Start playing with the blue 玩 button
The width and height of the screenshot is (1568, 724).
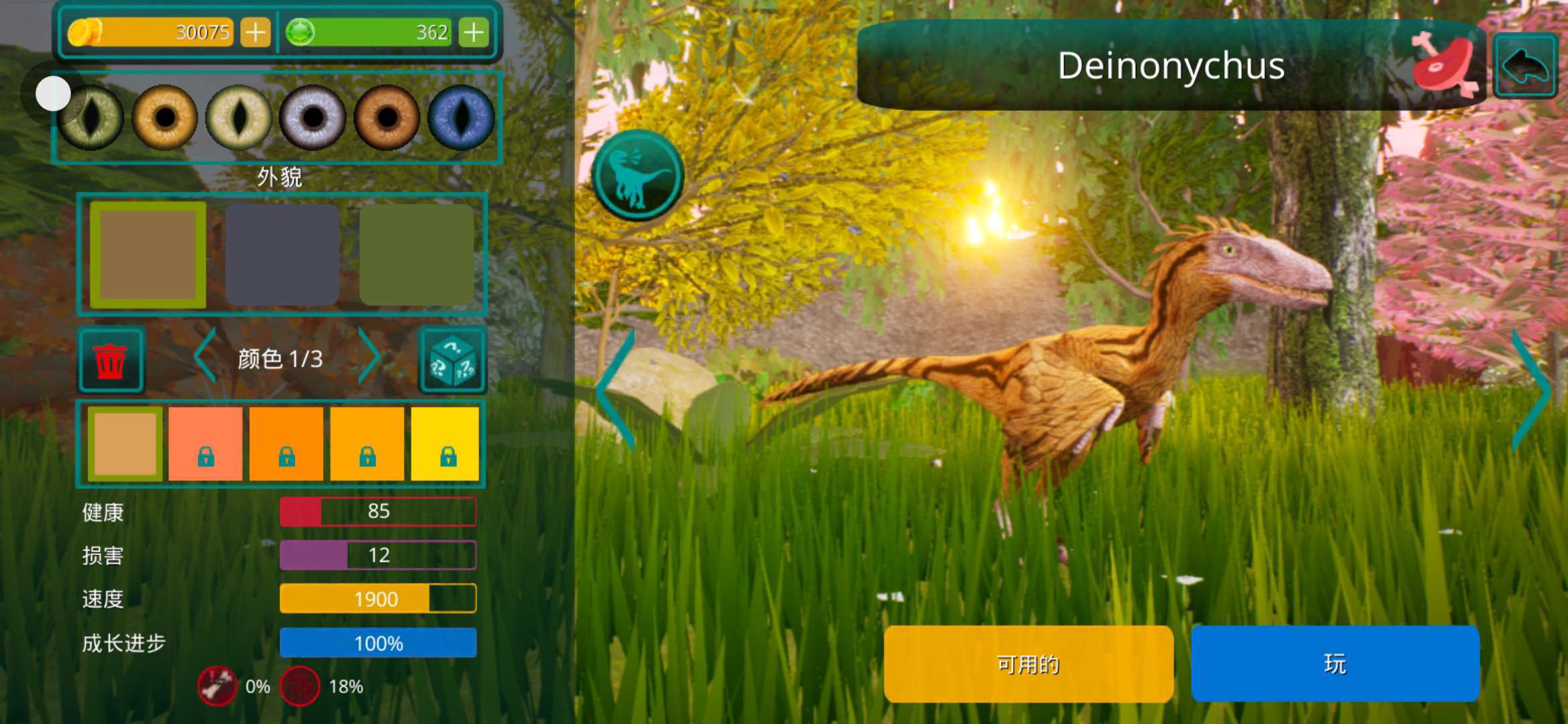point(1335,664)
